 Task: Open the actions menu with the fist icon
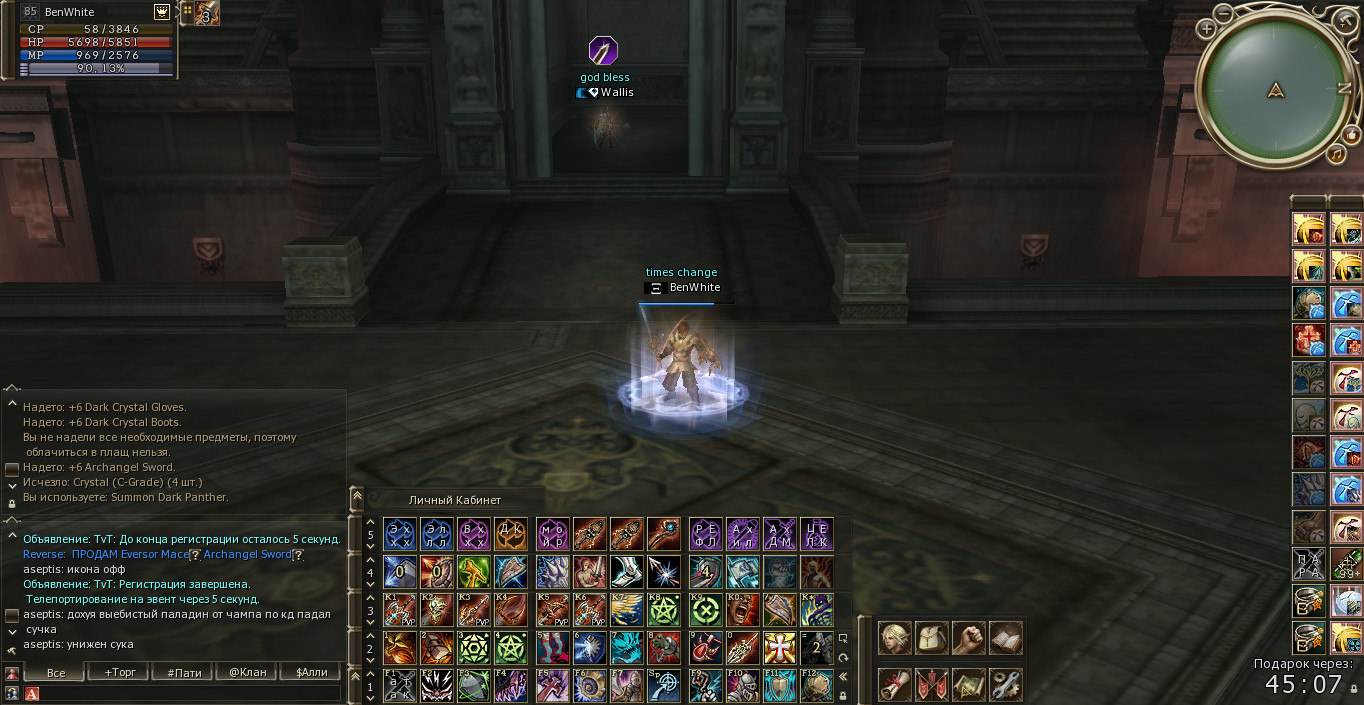pos(968,638)
